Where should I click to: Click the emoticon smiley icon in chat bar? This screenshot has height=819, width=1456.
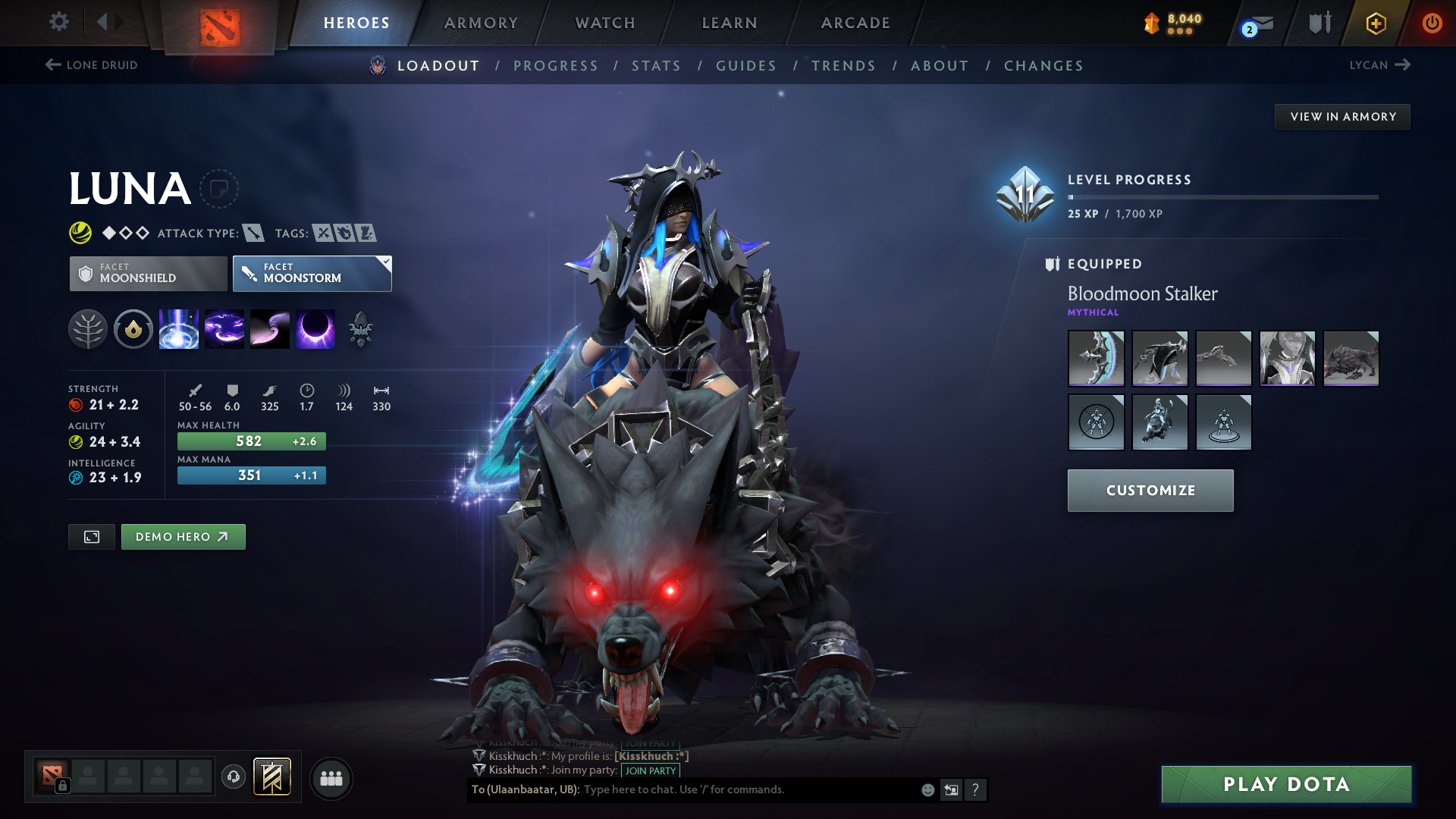pyautogui.click(x=927, y=789)
